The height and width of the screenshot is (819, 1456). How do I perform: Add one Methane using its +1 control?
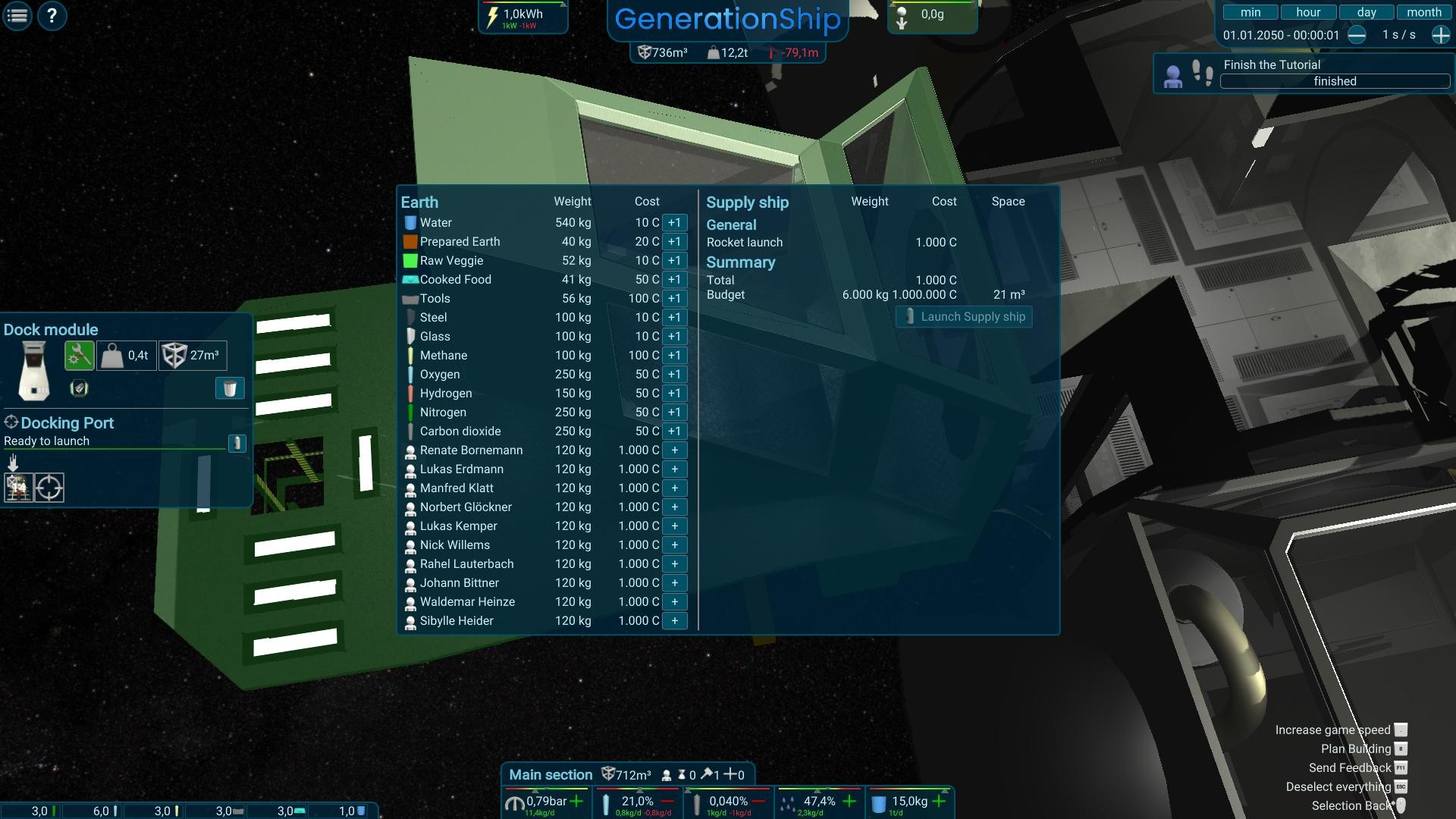(x=673, y=355)
